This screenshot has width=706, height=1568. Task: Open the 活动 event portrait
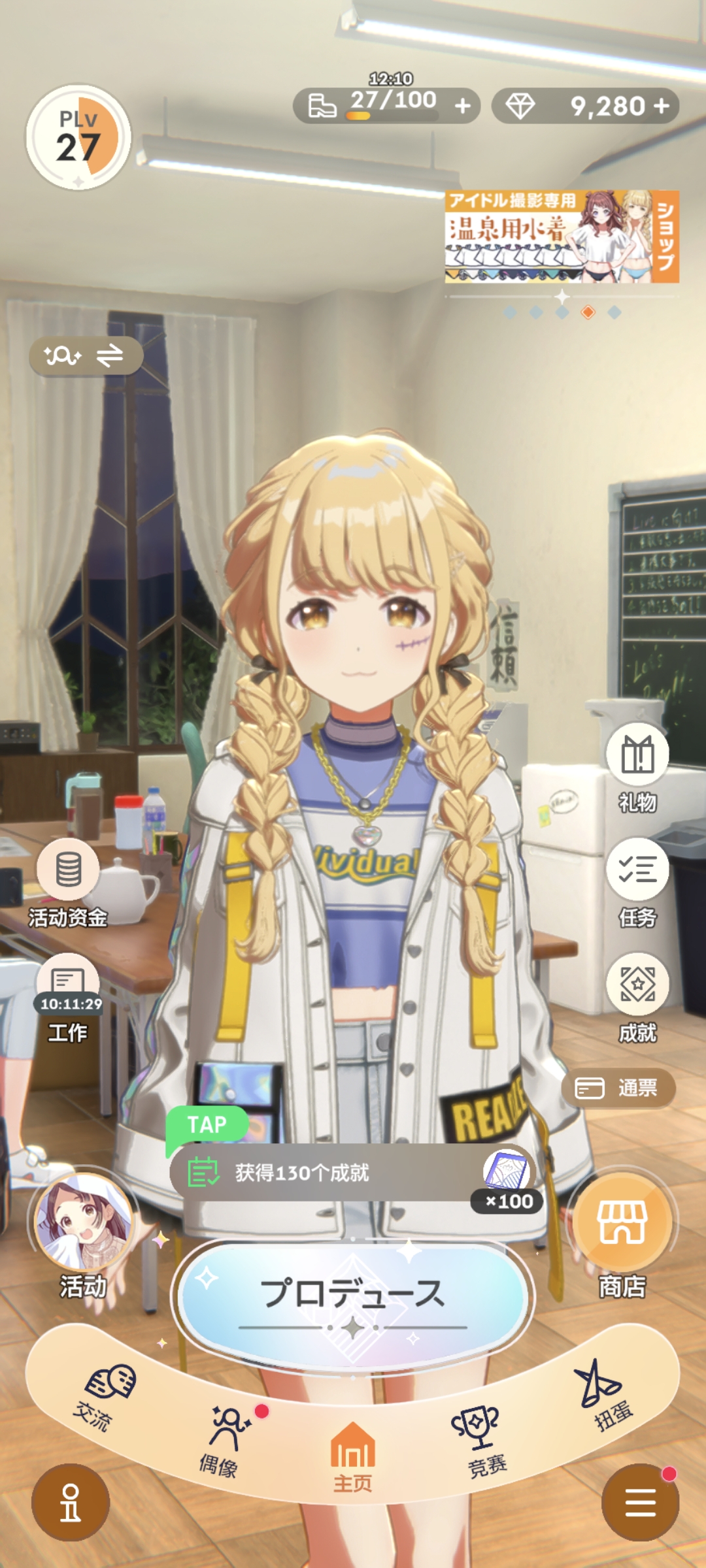(x=84, y=1223)
